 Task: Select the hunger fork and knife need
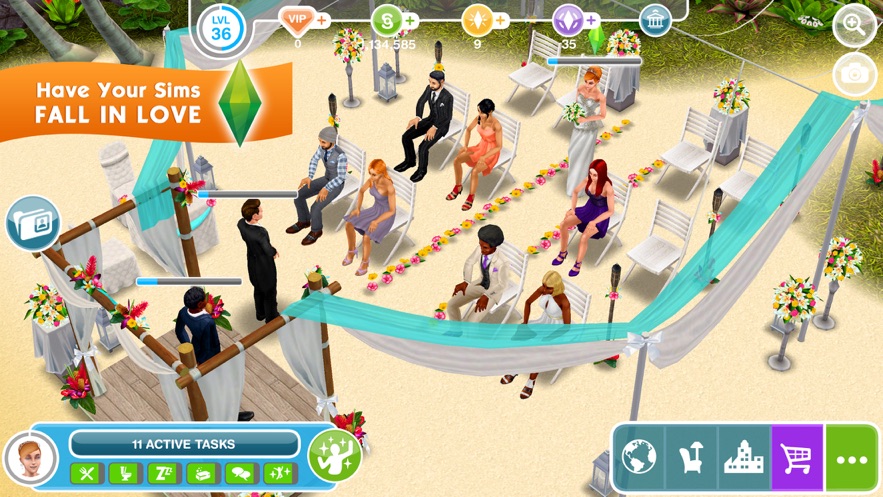pyautogui.click(x=86, y=474)
